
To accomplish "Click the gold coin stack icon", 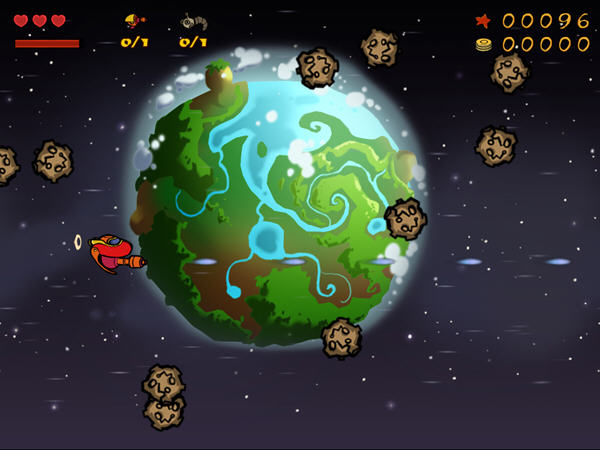I will [483, 44].
